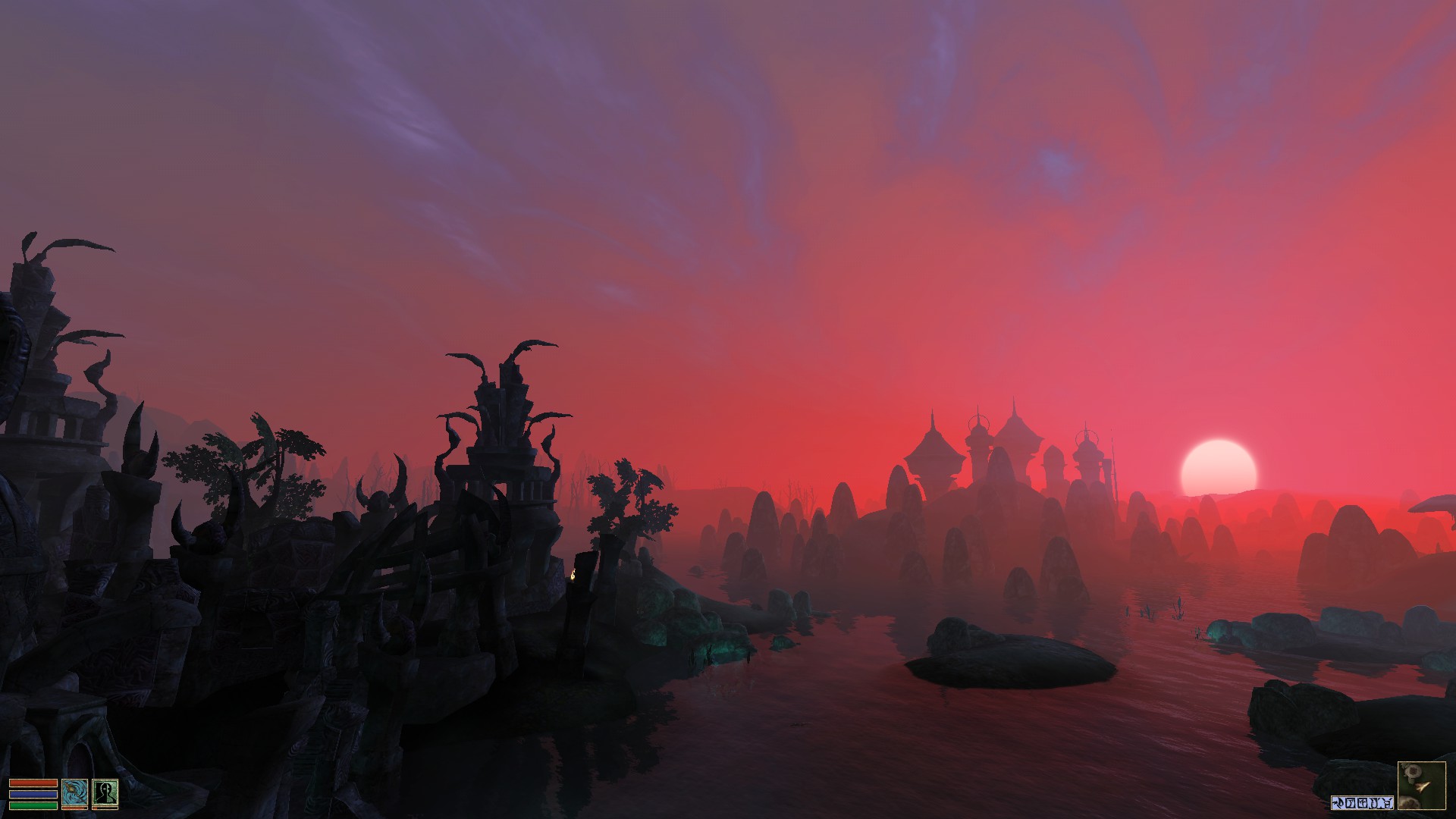Screen dimensions: 1456x819
Task: Click the blue magicka bar
Action: click(33, 794)
